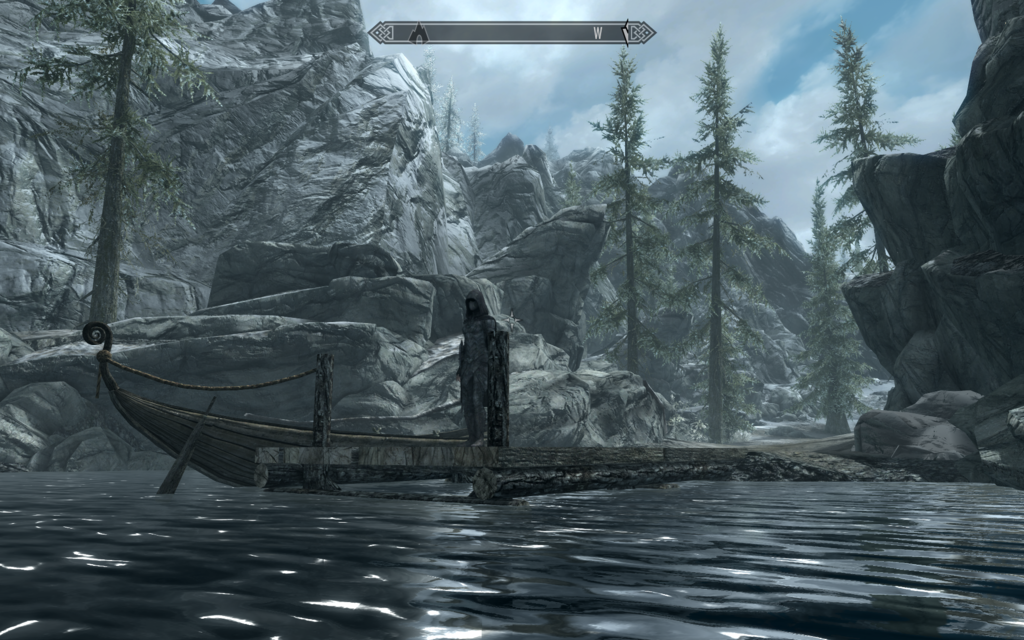Viewport: 1024px width, 640px height.
Task: Select the West heading on the compass bar
Action: 597,33
